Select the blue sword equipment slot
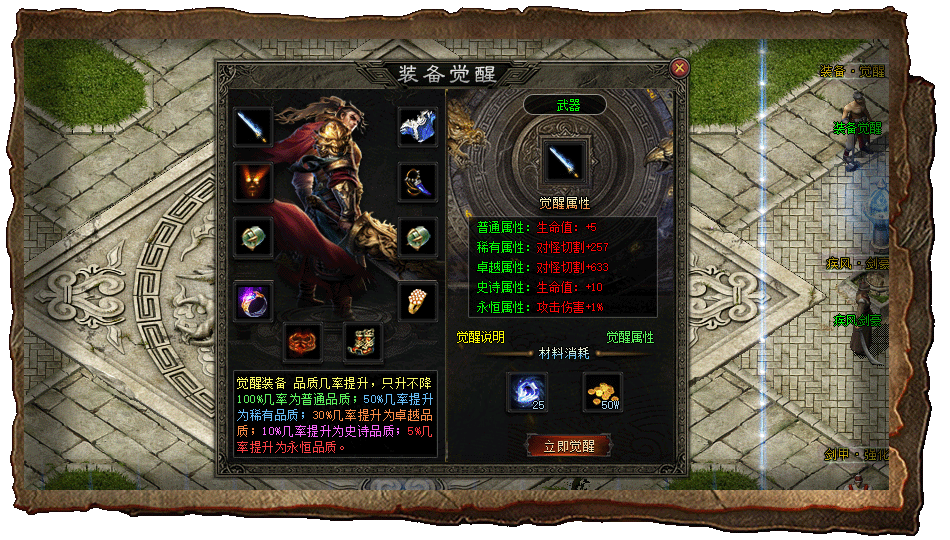 [254, 127]
